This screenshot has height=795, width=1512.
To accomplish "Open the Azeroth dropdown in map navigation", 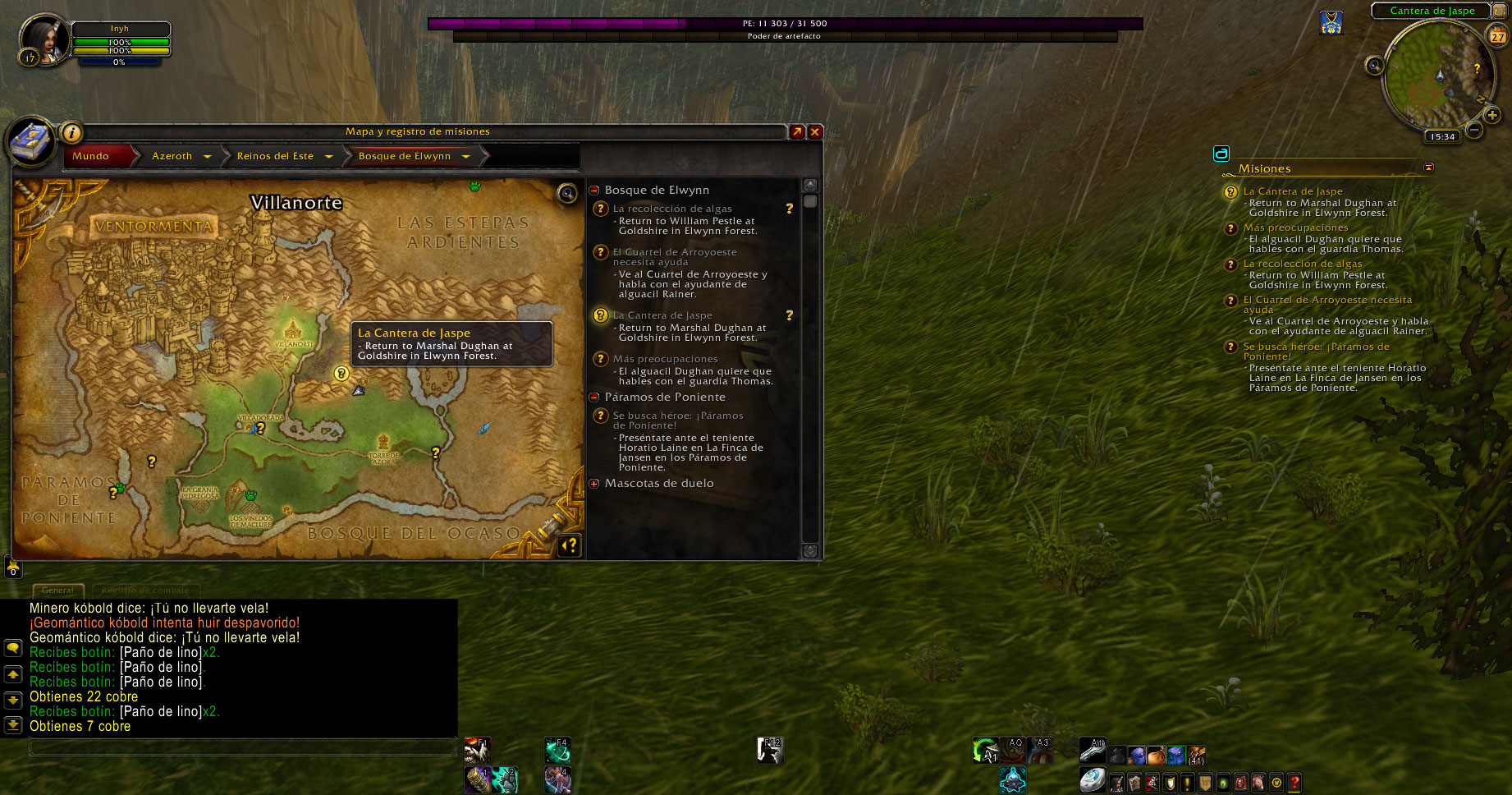I will tap(207, 156).
